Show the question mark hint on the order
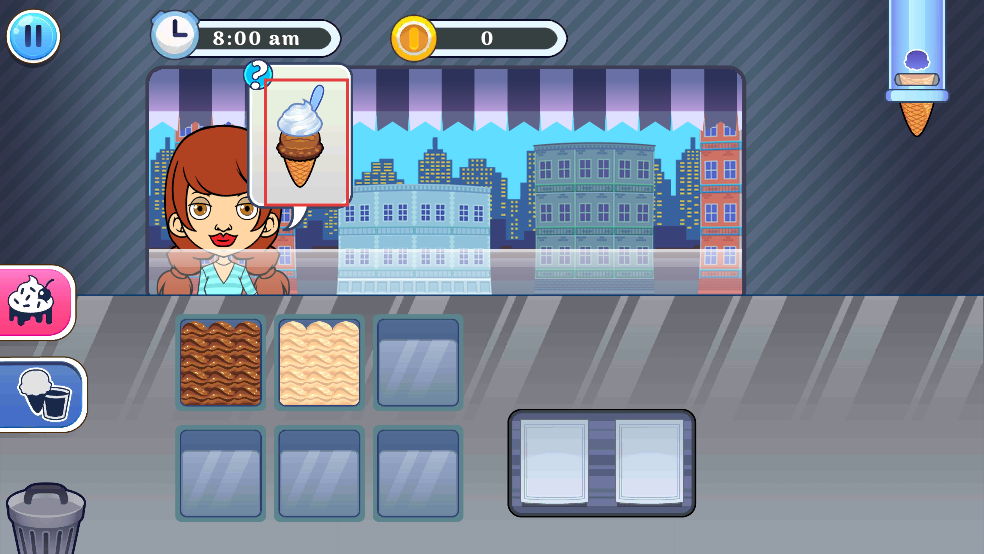The image size is (984, 554). 257,74
